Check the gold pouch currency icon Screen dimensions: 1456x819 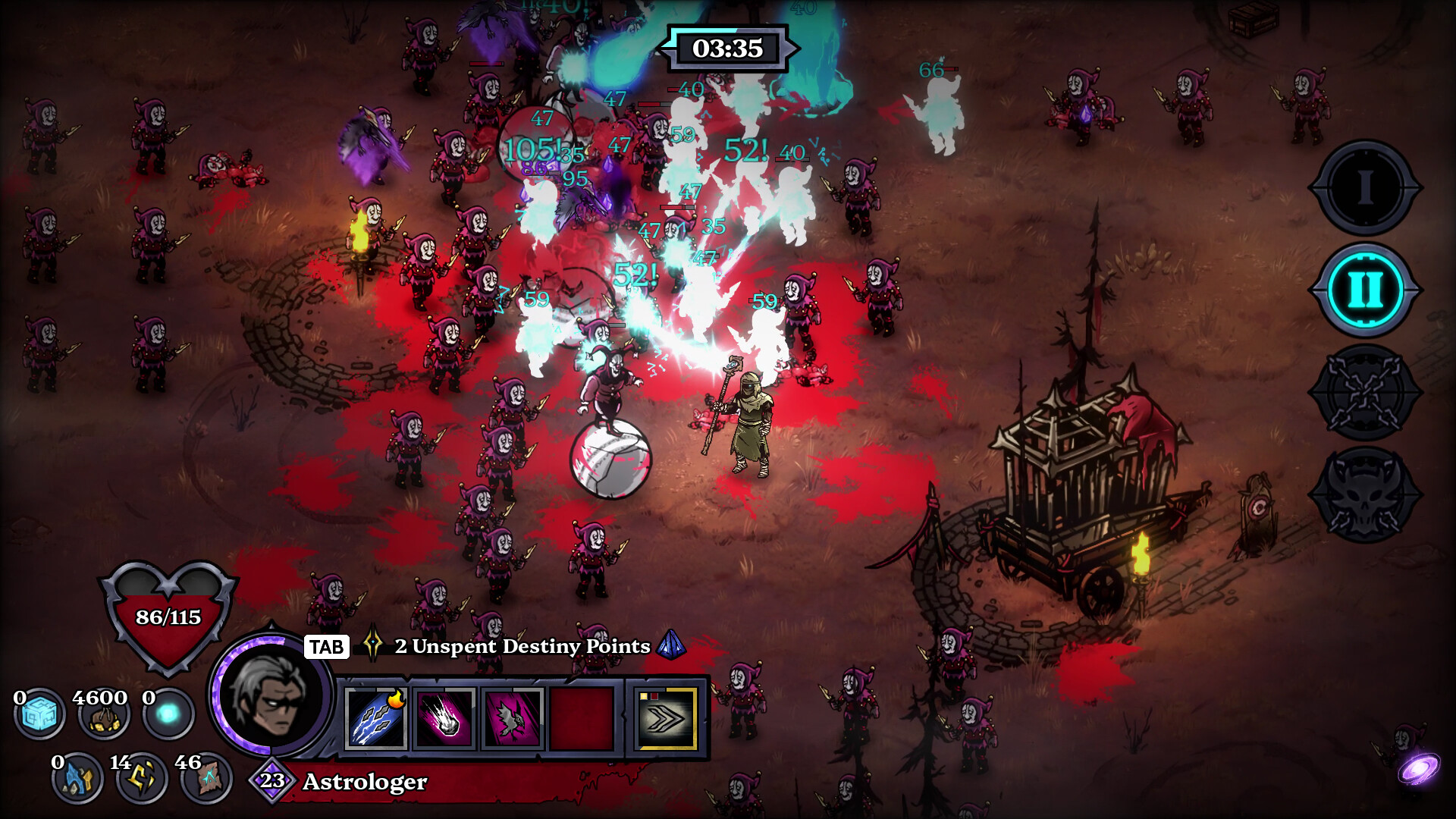[x=103, y=715]
